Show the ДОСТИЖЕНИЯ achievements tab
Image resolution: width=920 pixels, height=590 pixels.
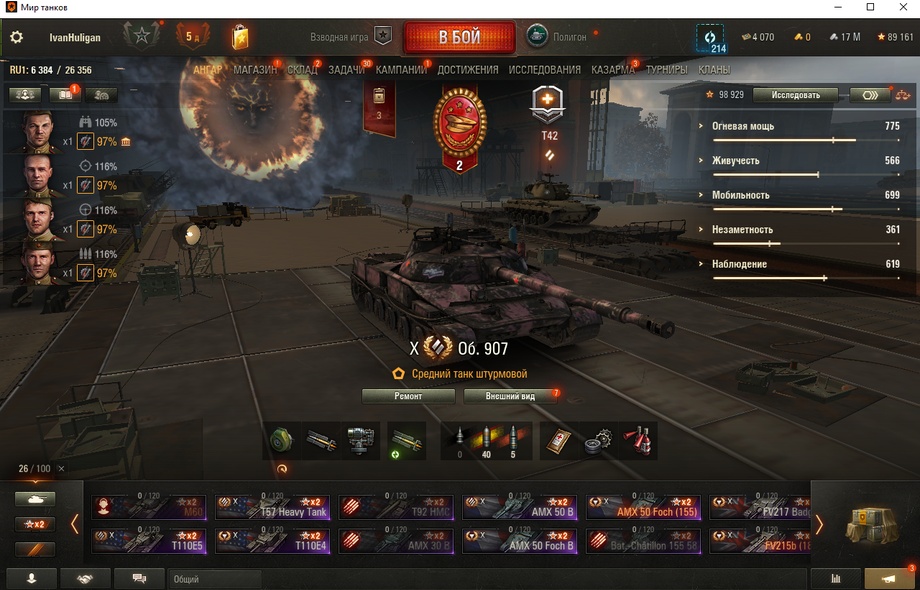[467, 70]
